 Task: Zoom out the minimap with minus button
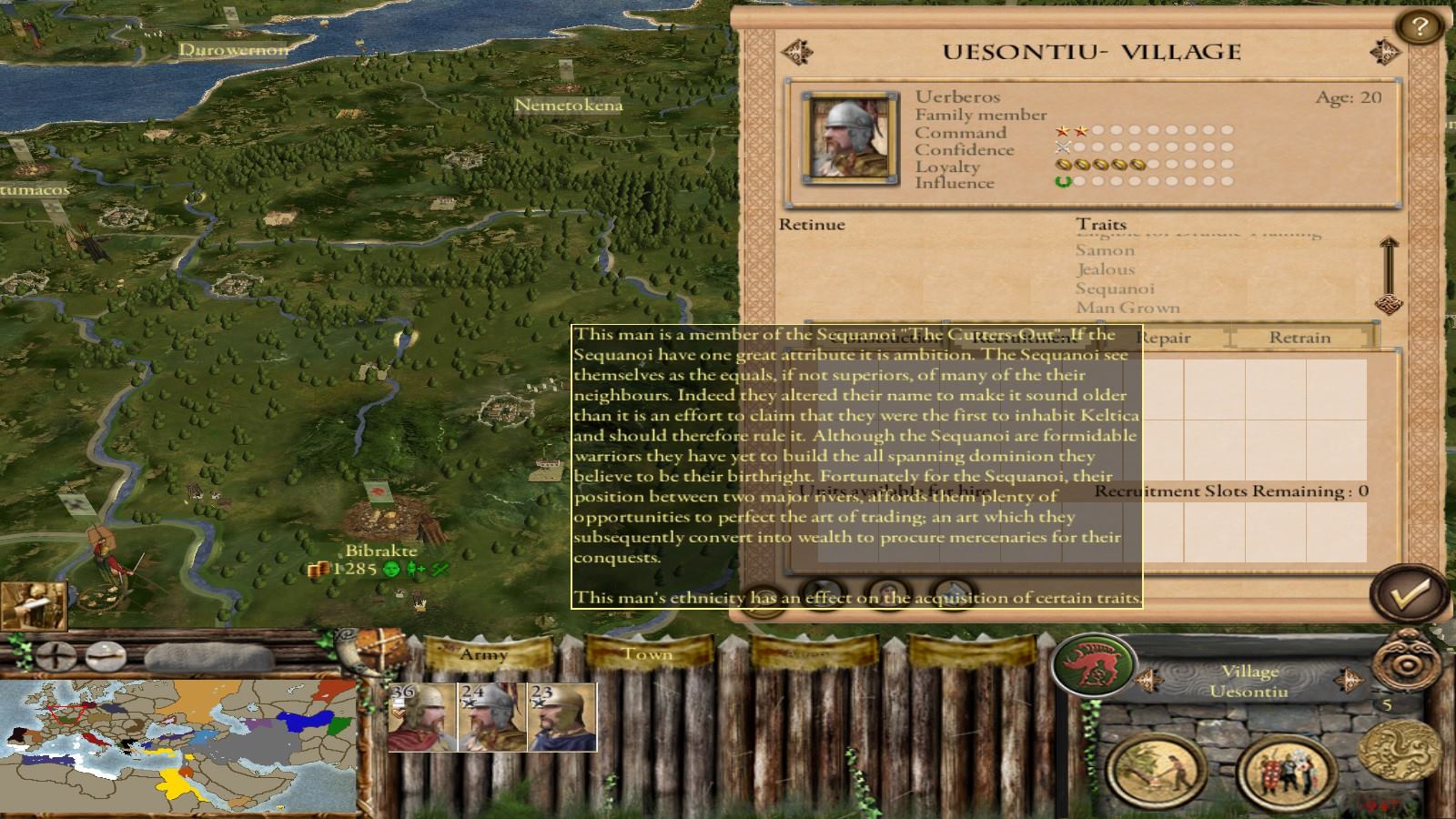(x=106, y=654)
